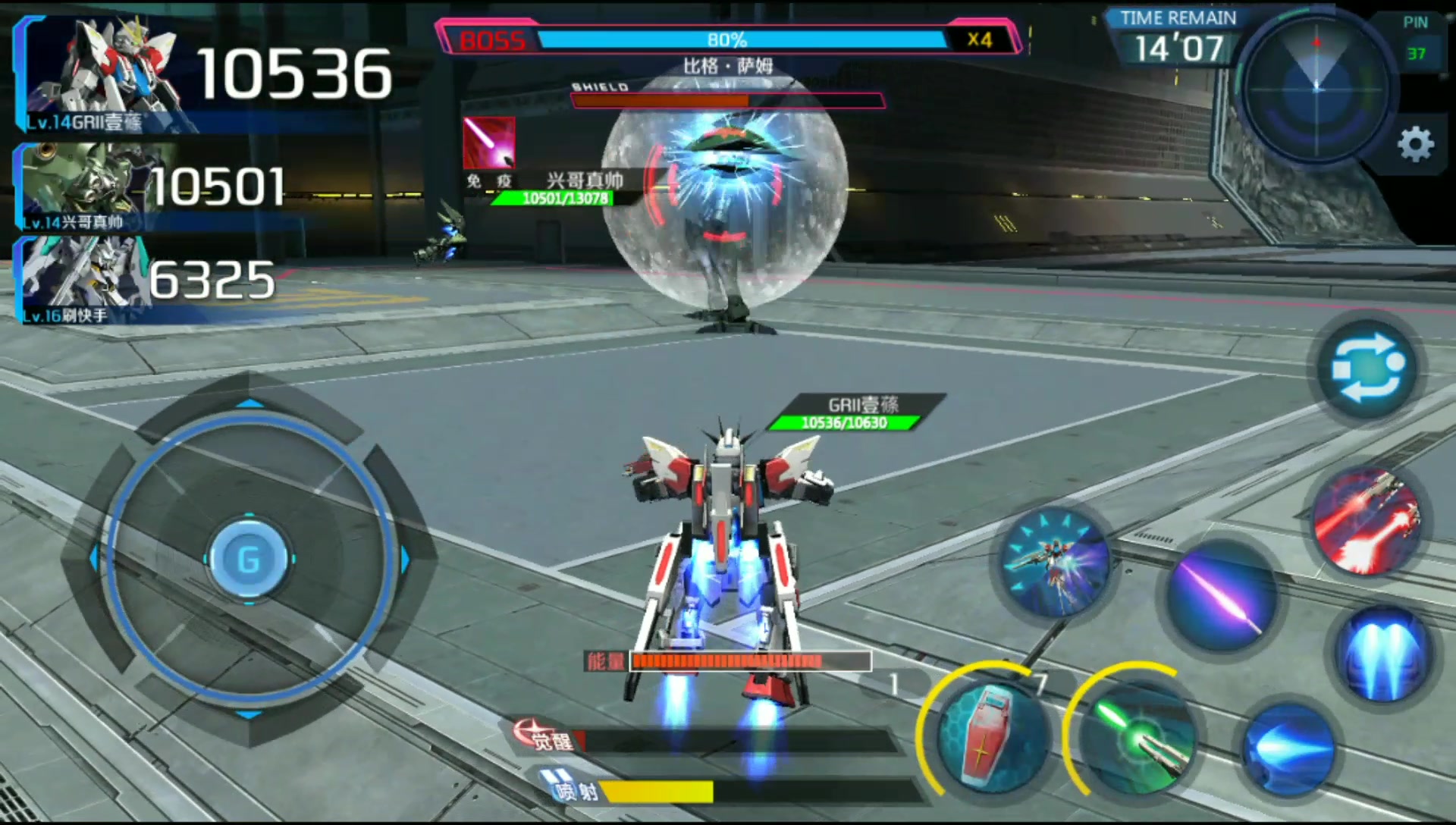Screen dimensions: 1456x825
Task: Tap the blue dash button
Action: tap(1288, 747)
